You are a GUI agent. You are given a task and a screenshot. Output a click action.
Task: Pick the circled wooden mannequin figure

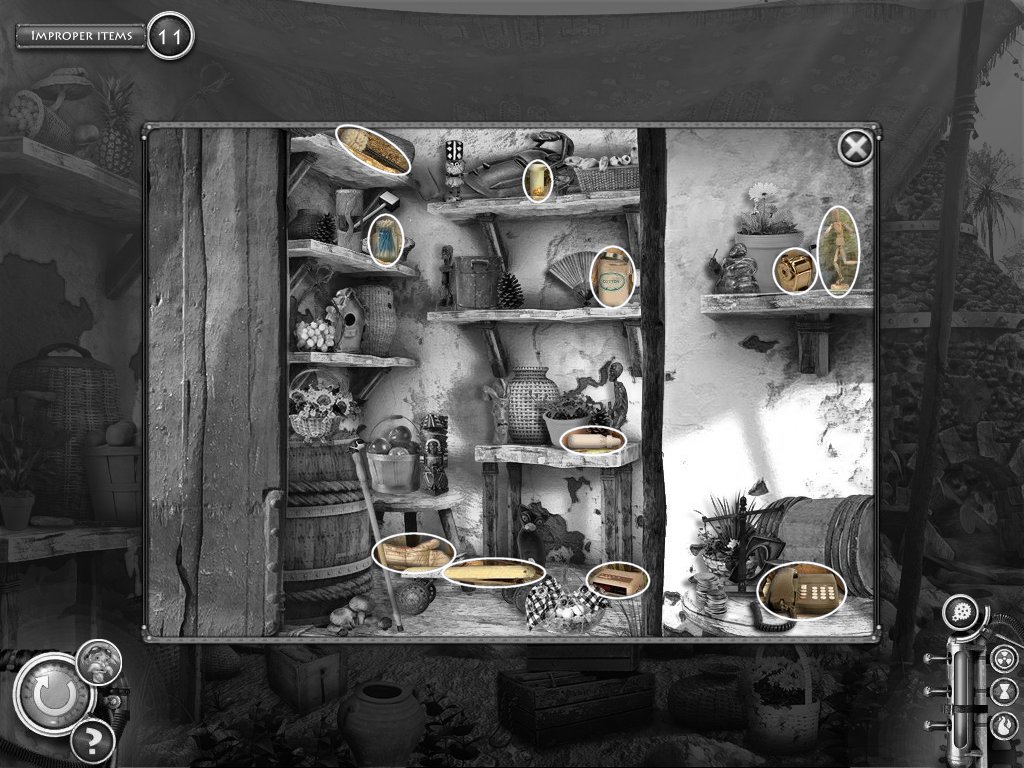(838, 252)
